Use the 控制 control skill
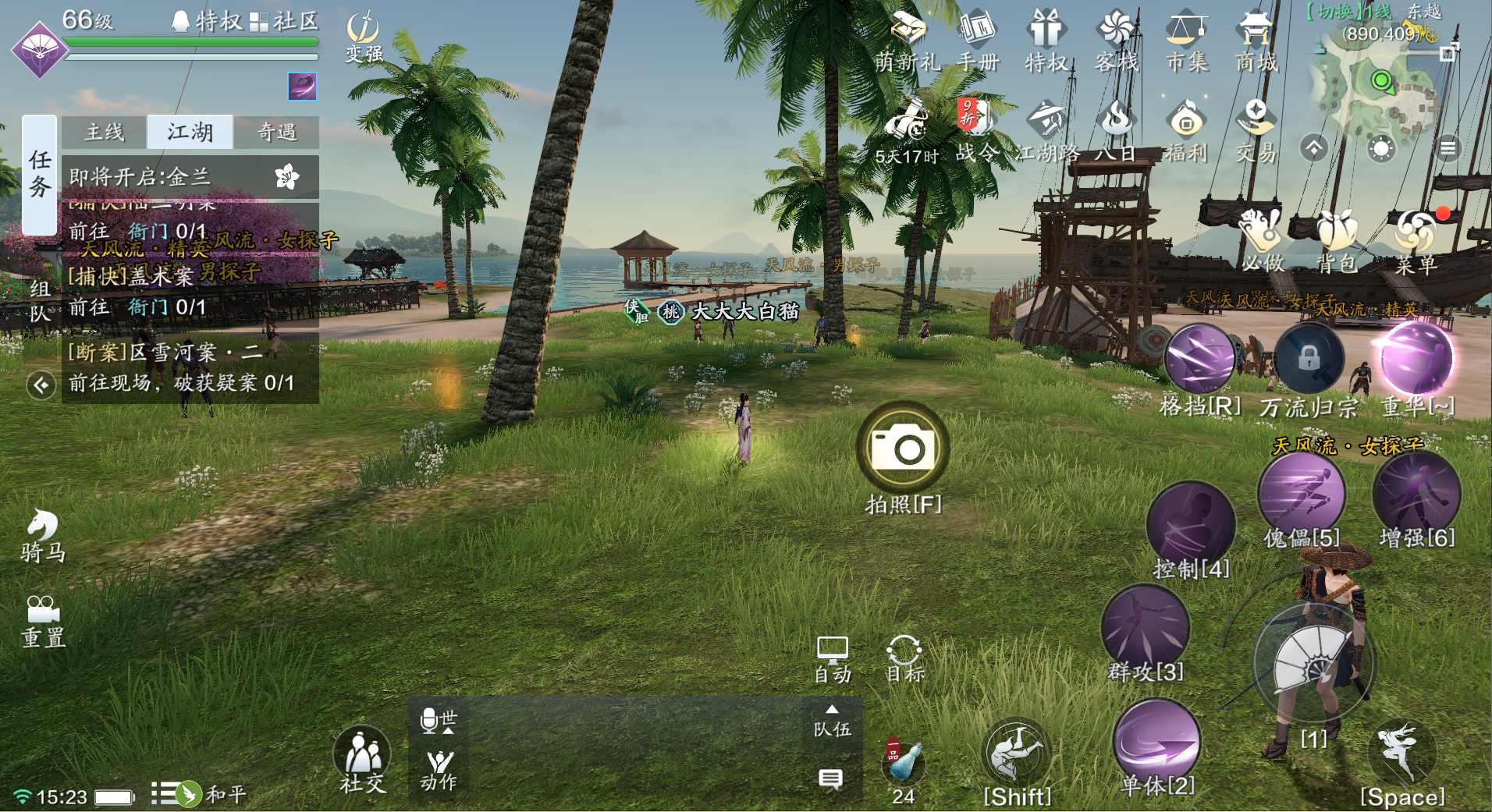The height and width of the screenshot is (812, 1492). click(x=1190, y=525)
